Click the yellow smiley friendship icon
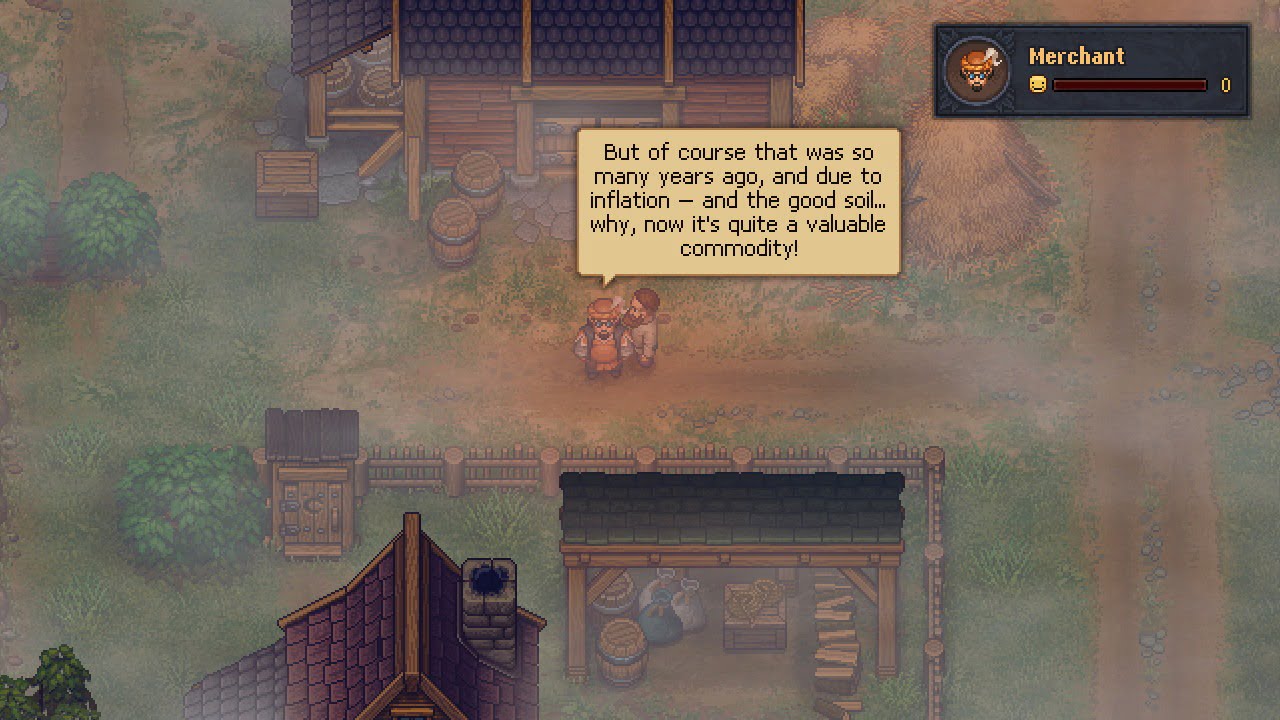The width and height of the screenshot is (1280, 720). pos(1036,85)
